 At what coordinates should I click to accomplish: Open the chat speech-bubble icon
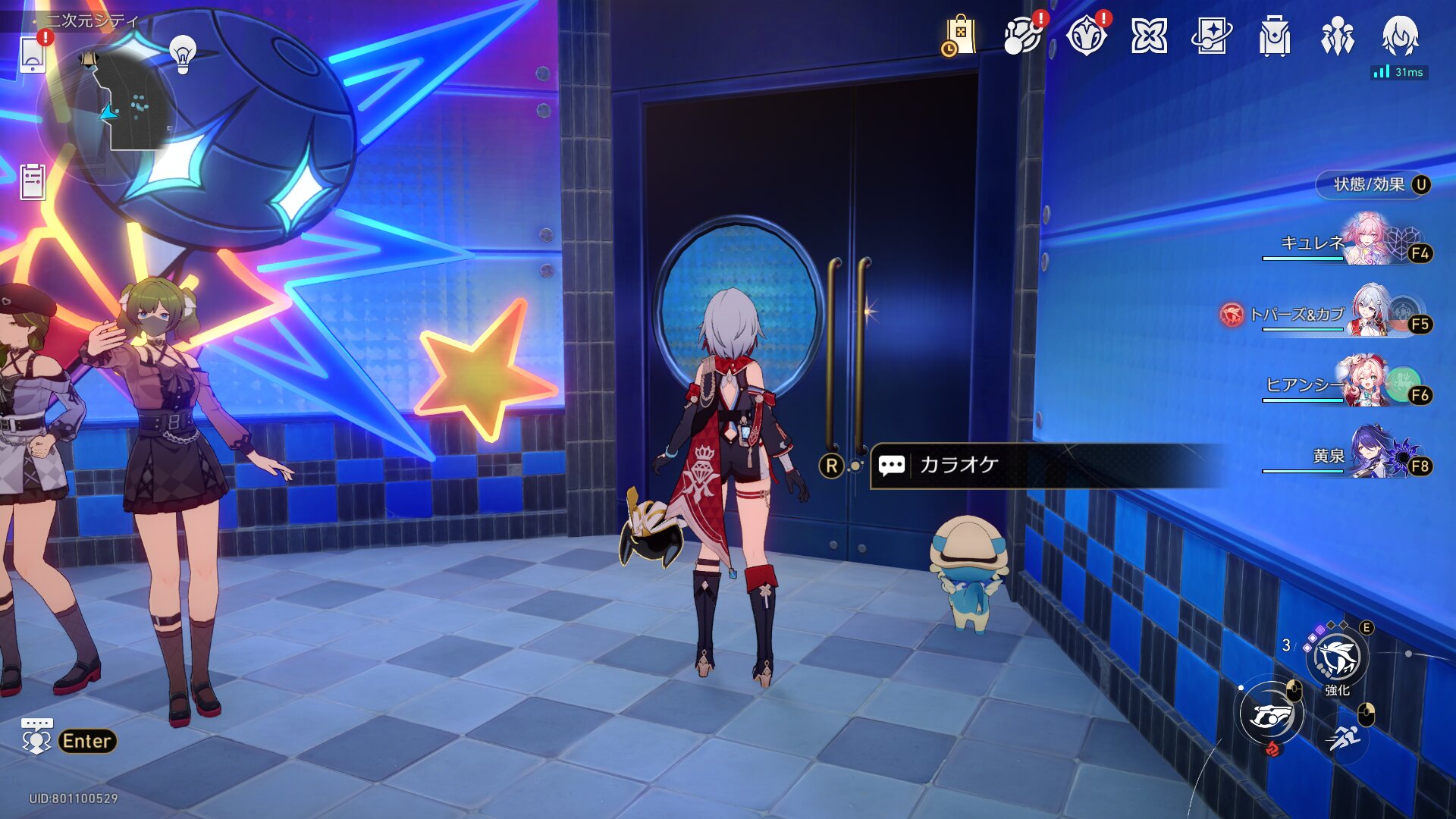36,737
